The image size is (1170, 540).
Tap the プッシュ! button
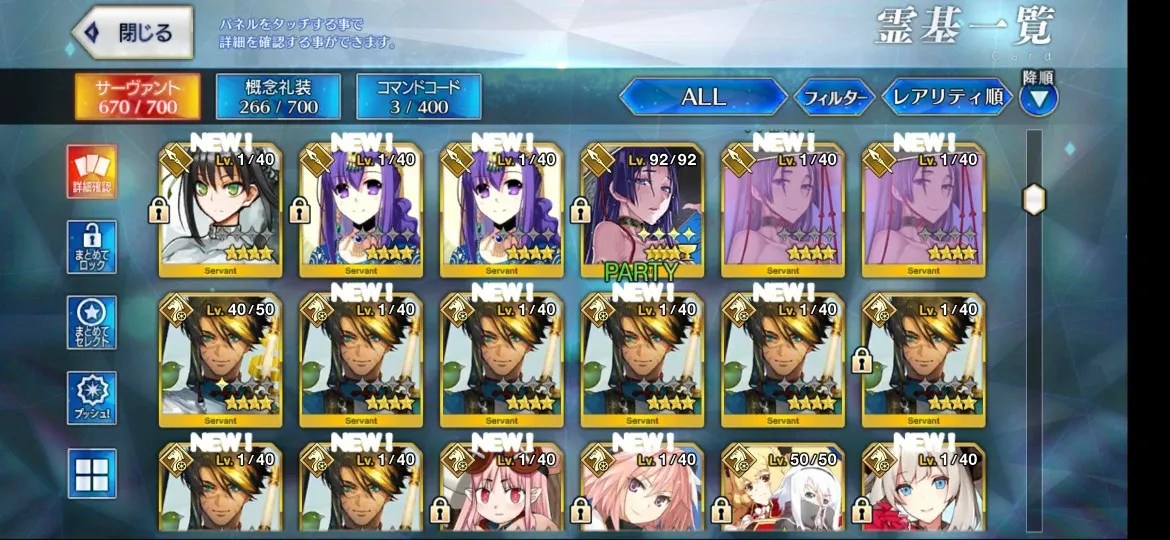92,398
